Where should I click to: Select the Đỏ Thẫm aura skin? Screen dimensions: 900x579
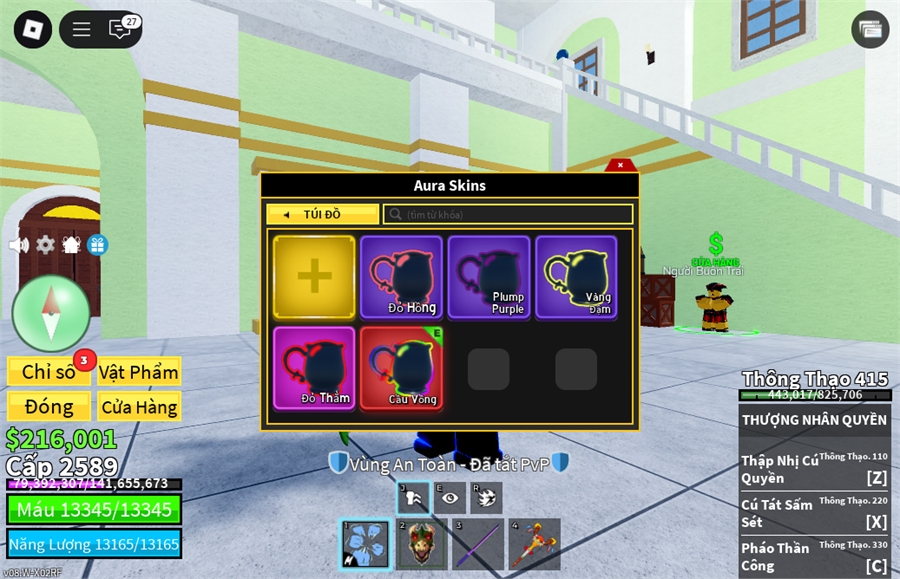[314, 368]
